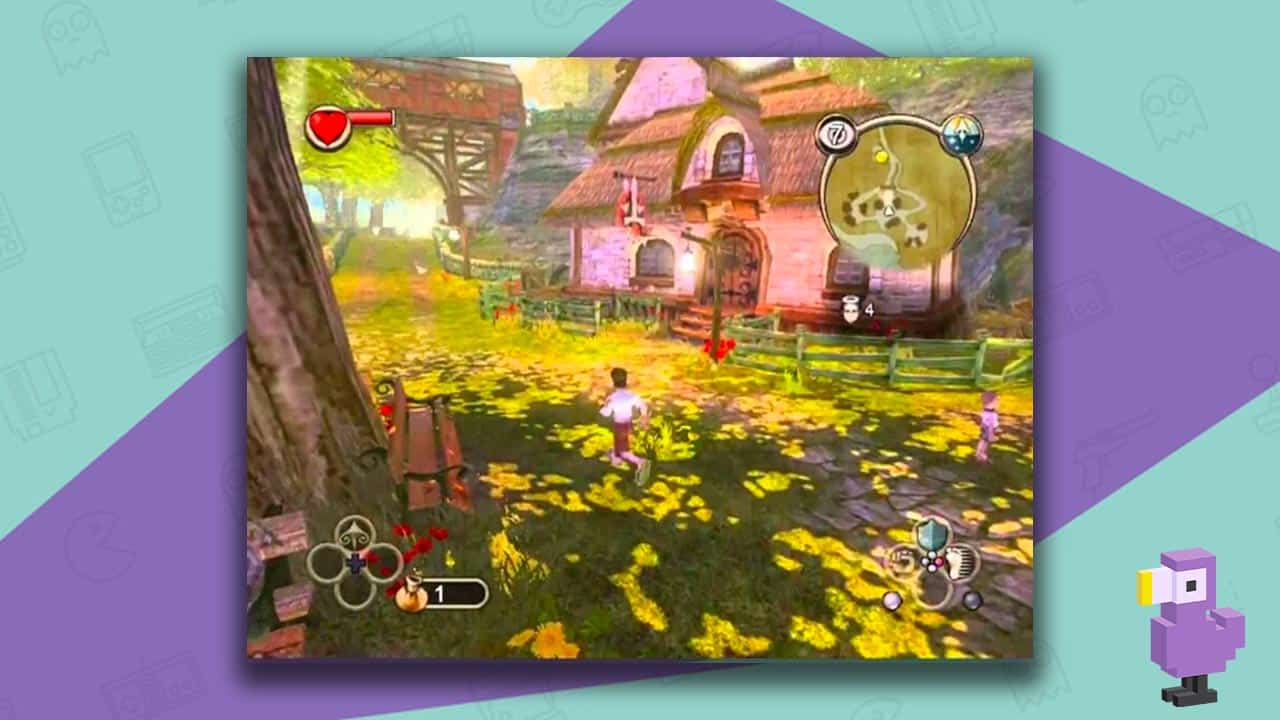The height and width of the screenshot is (720, 1280).
Task: Click the white player arrow on the mini-map
Action: pyautogui.click(x=888, y=212)
